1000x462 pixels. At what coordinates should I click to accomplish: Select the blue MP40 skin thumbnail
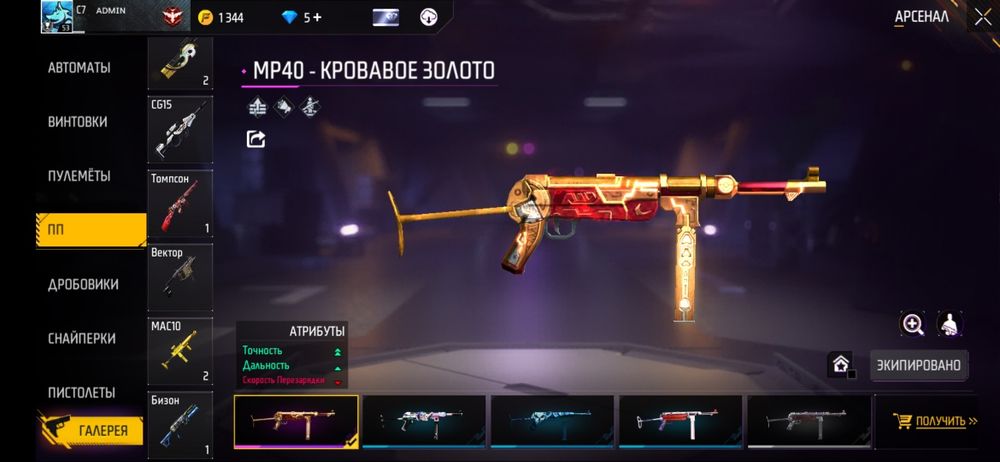click(553, 421)
